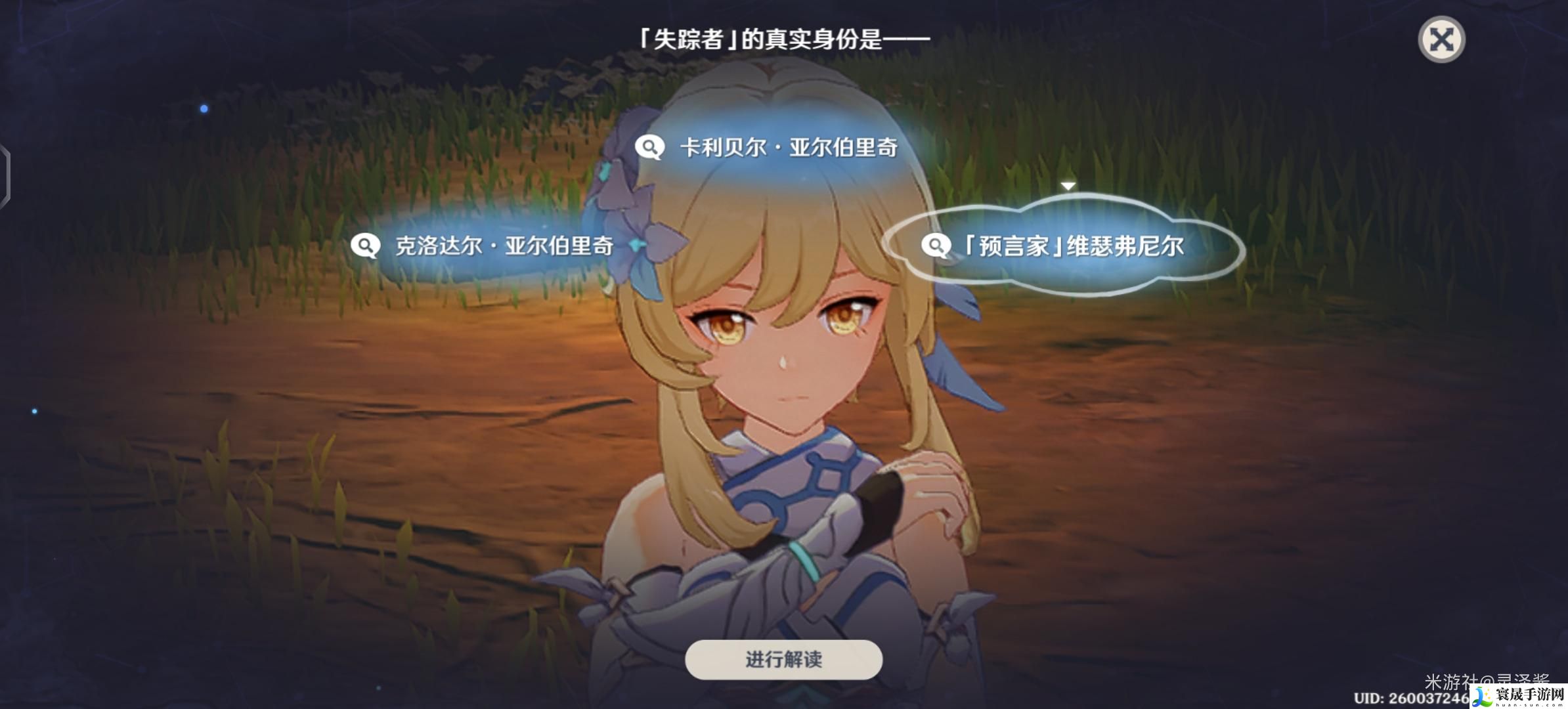Click the small blue particle dot on the left

(x=204, y=108)
